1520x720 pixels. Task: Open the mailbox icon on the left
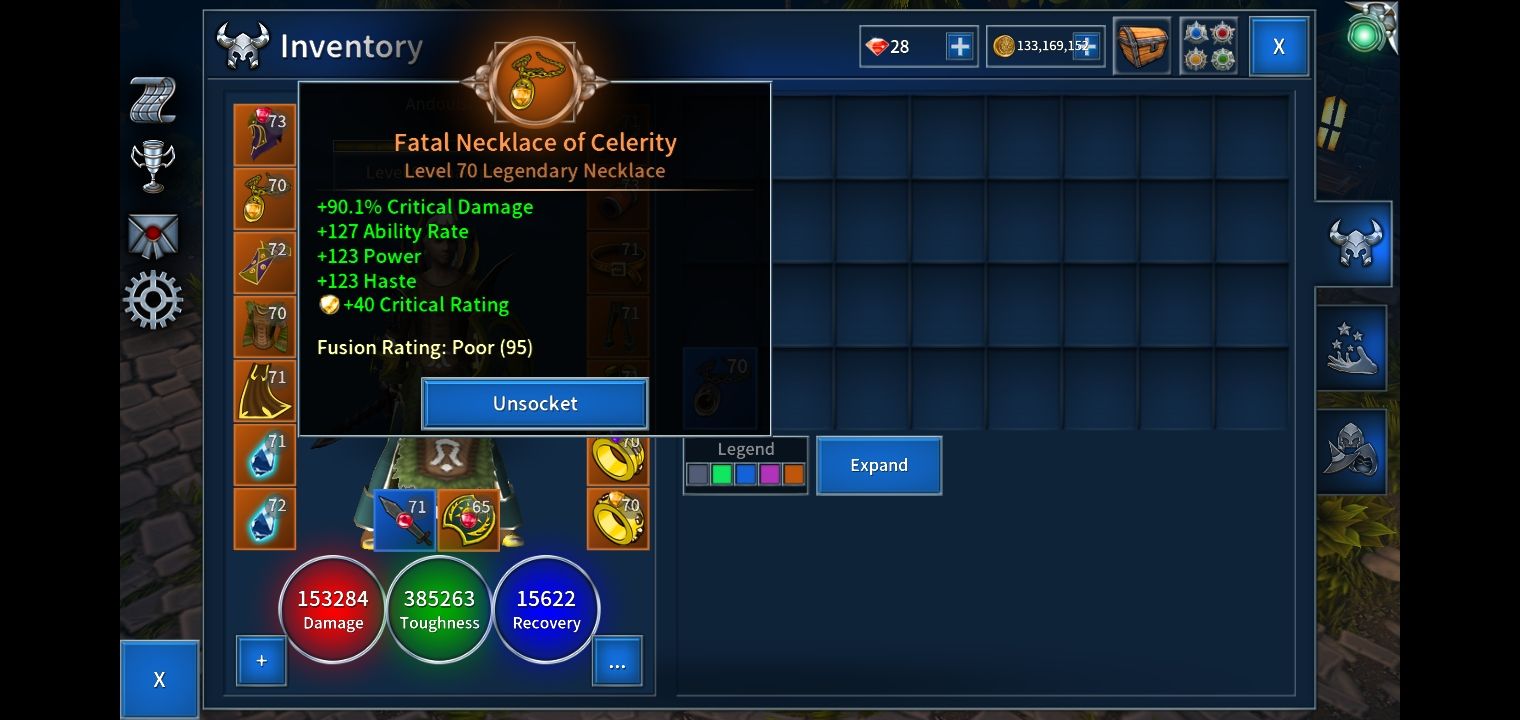pos(152,233)
